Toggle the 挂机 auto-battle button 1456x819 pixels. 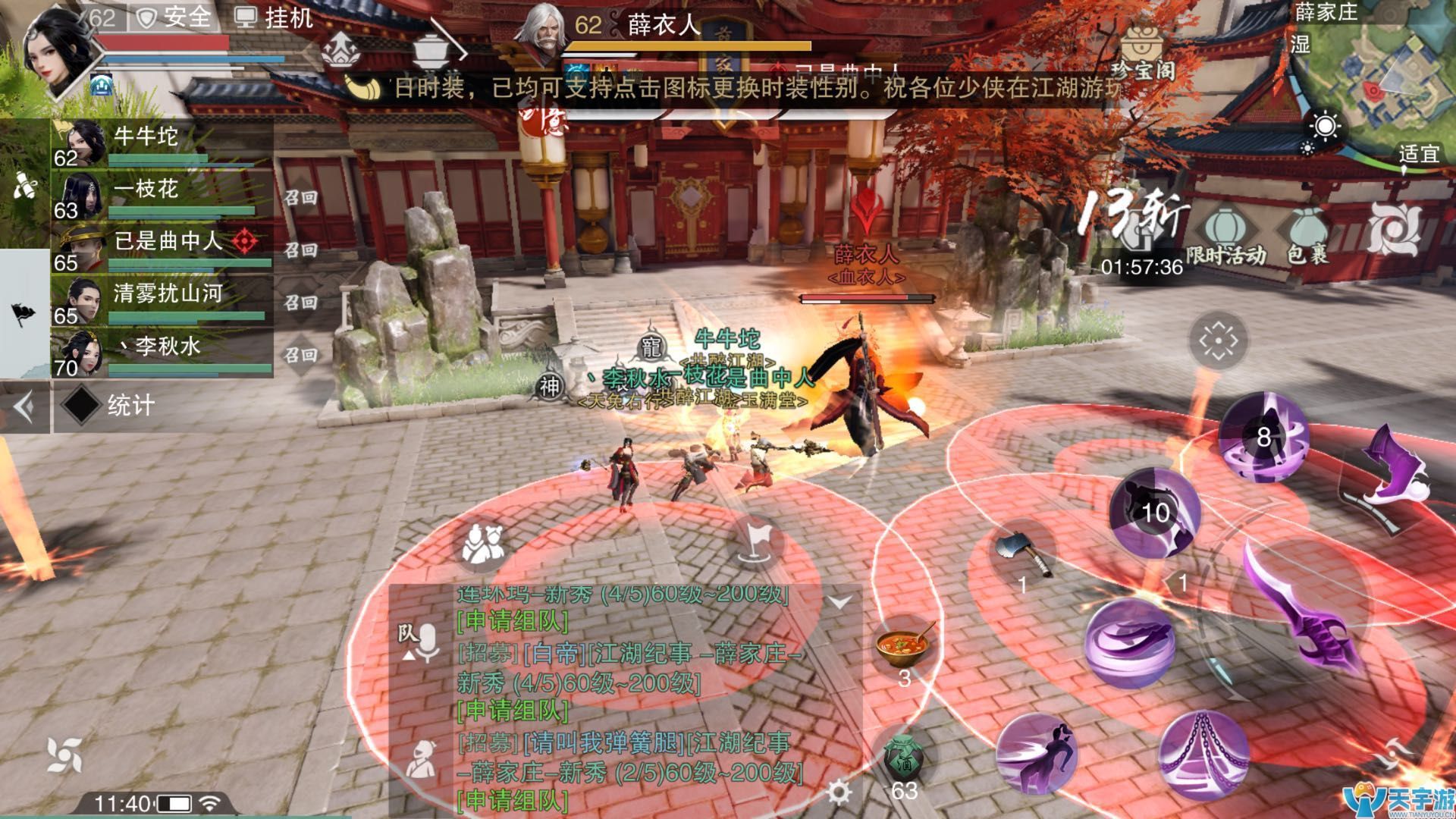coord(273,17)
